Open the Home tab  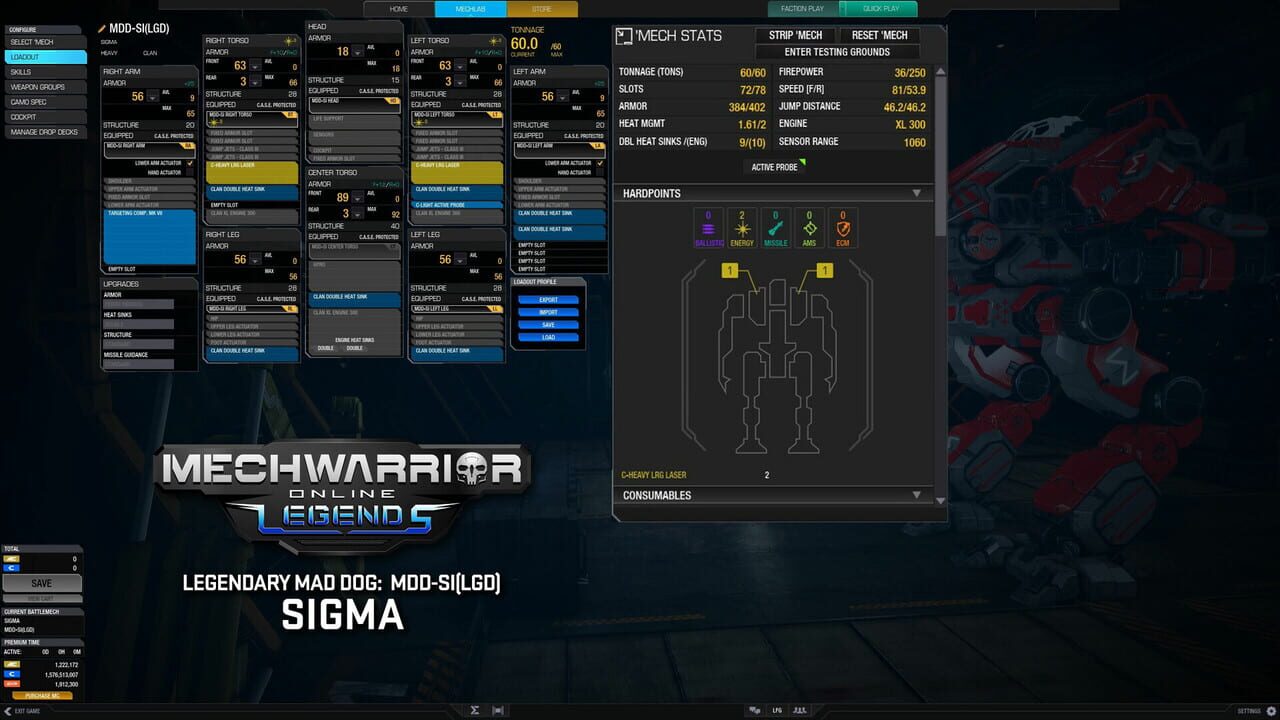click(x=399, y=8)
